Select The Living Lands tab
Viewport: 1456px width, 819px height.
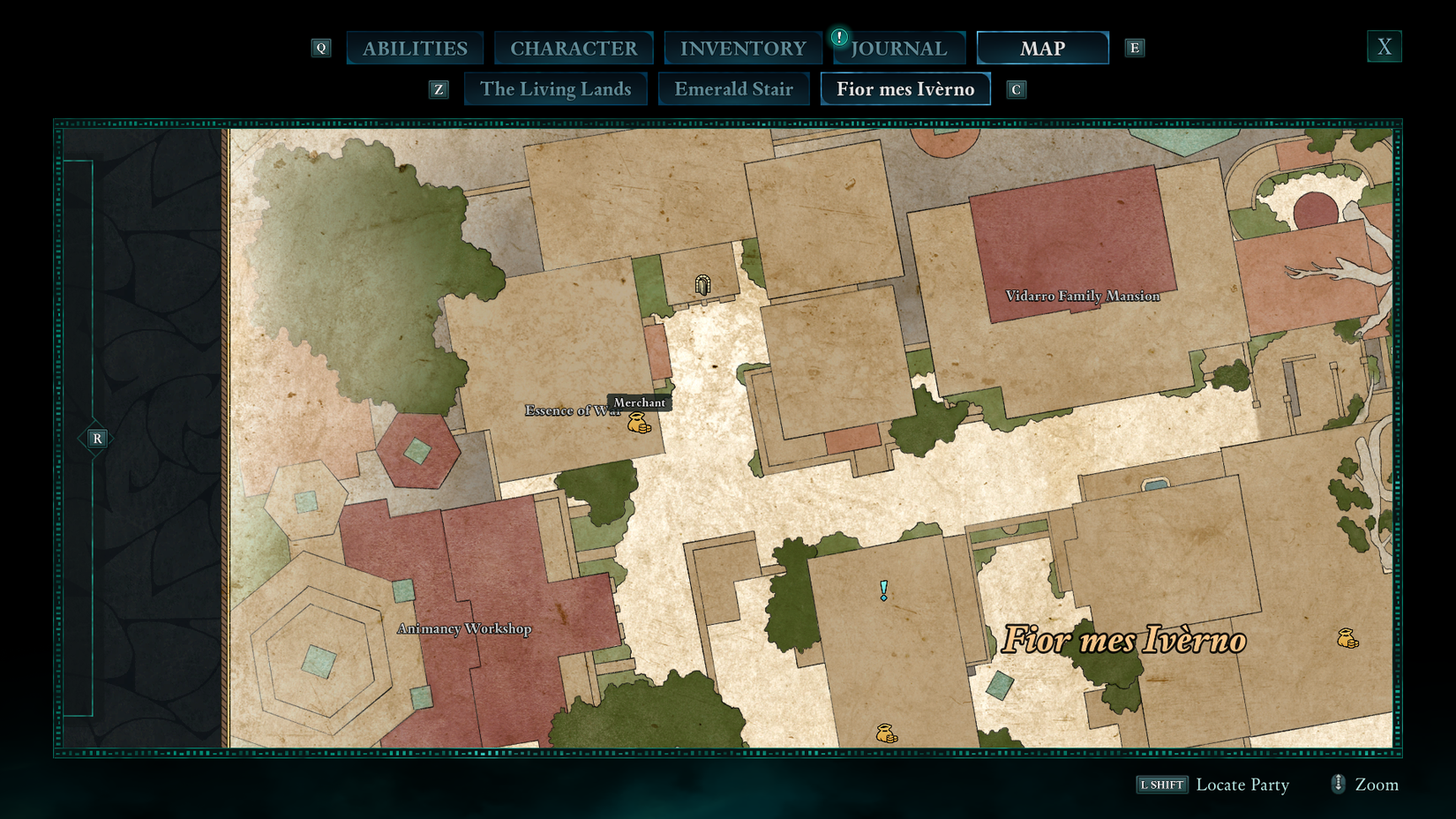point(556,88)
